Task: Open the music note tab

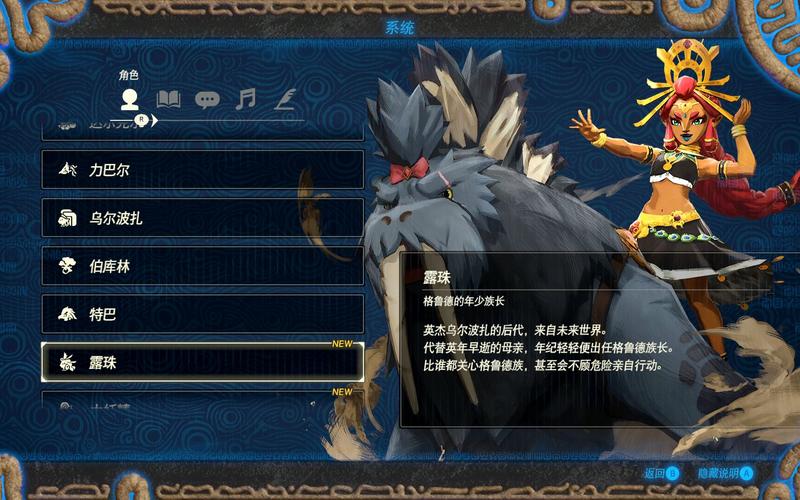Action: pos(246,99)
